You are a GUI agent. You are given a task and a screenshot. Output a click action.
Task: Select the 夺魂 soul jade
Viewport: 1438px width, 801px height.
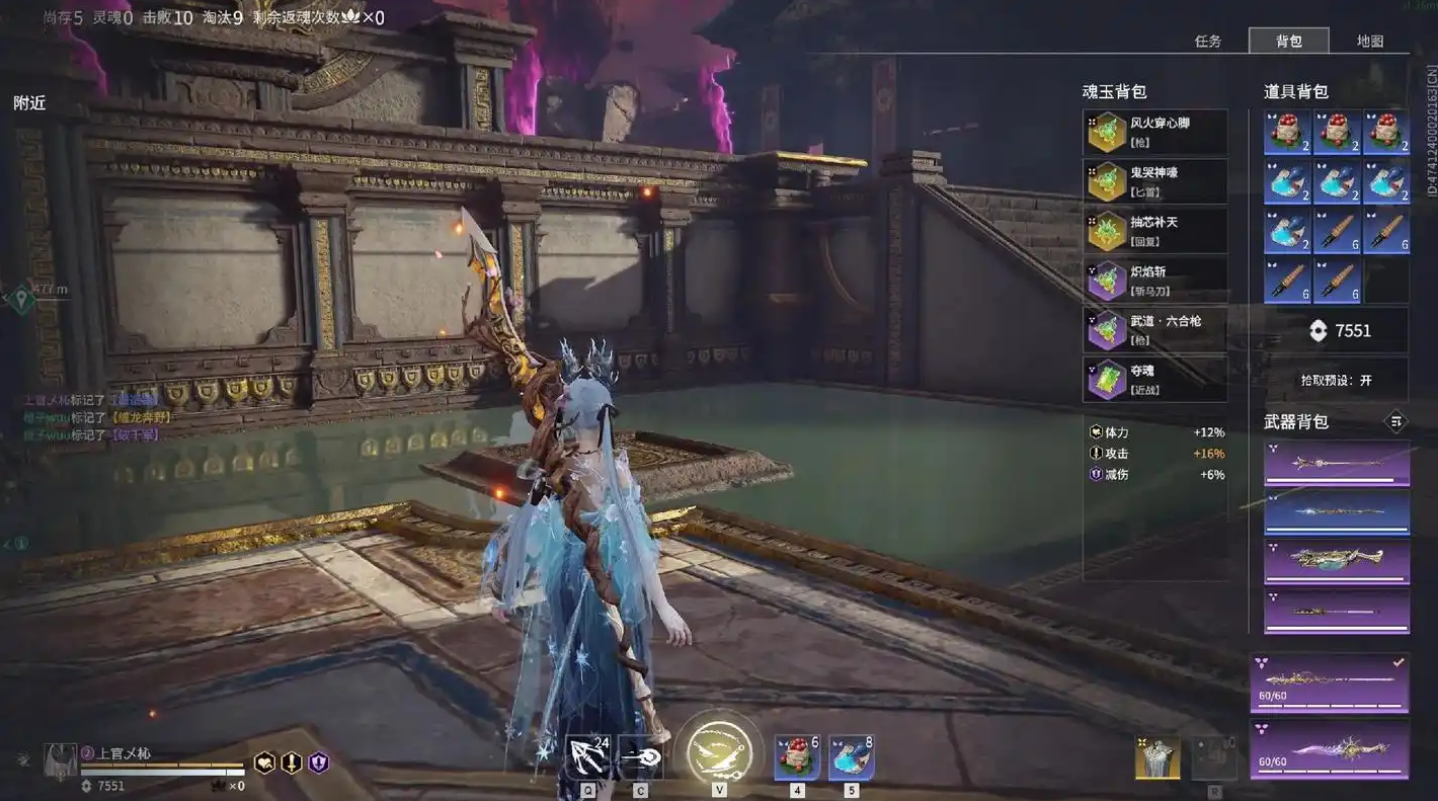(x=1155, y=379)
